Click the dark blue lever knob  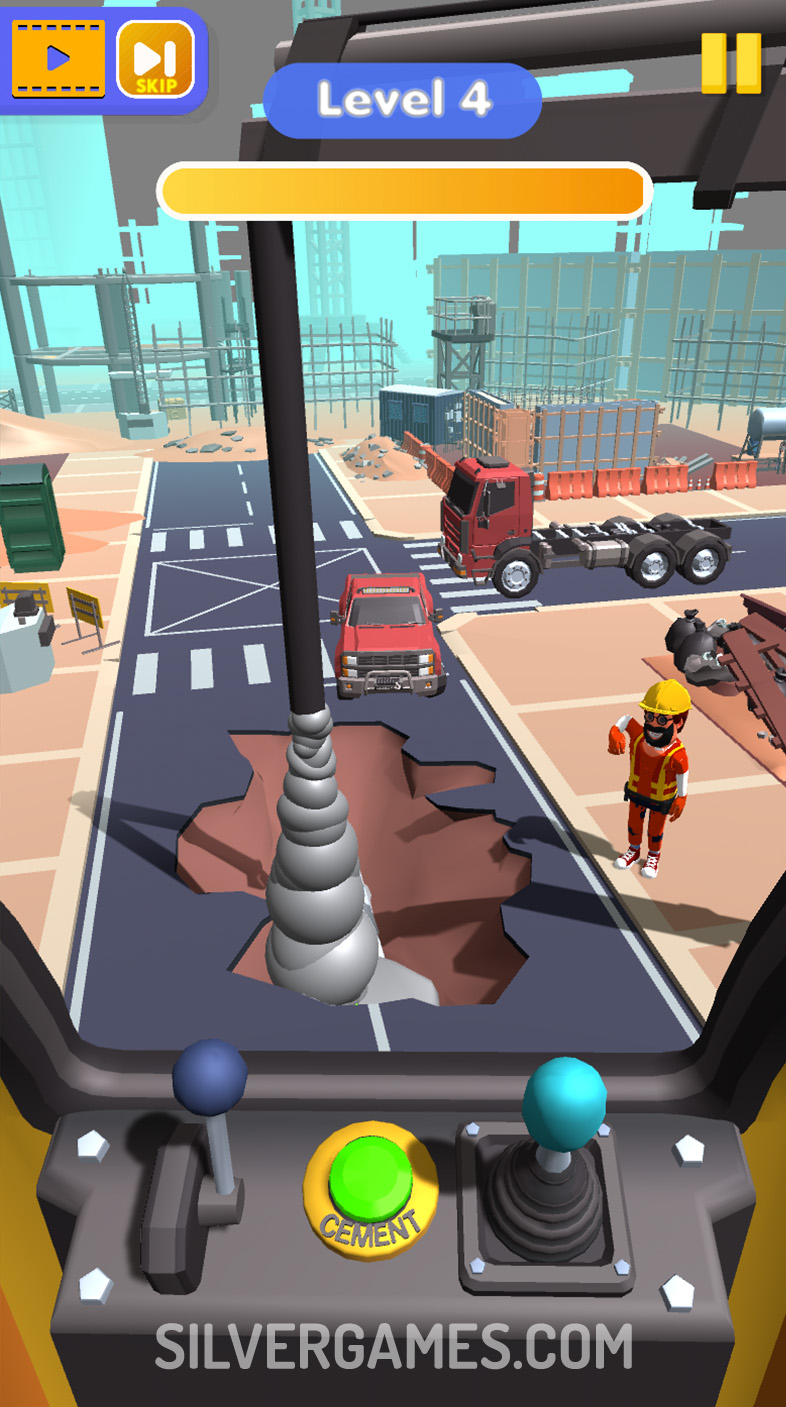pos(210,1077)
